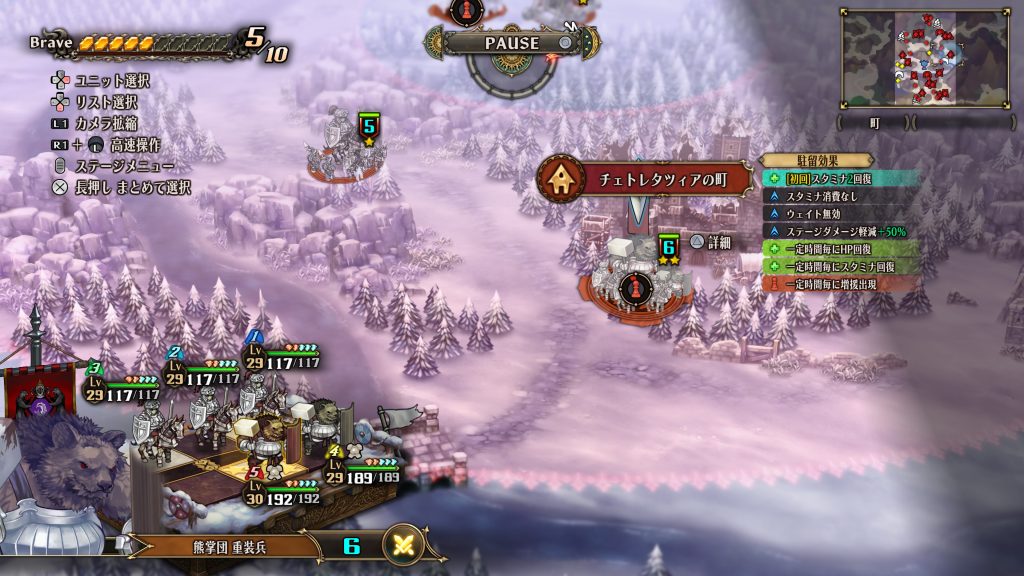Click the PAUSE button
Viewport: 1024px width, 576px height.
[x=512, y=43]
